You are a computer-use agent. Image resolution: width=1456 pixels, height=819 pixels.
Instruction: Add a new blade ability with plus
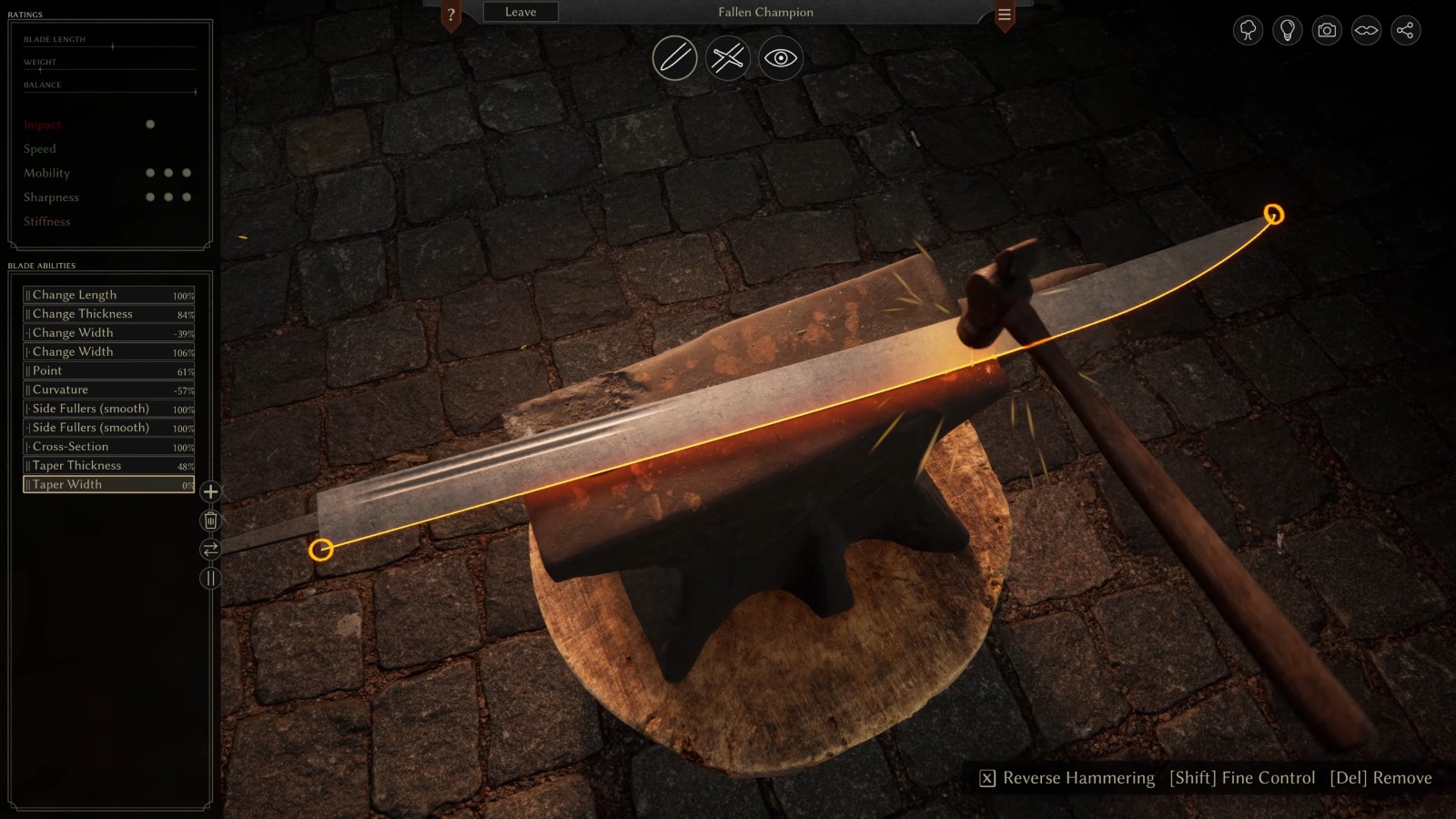point(210,492)
